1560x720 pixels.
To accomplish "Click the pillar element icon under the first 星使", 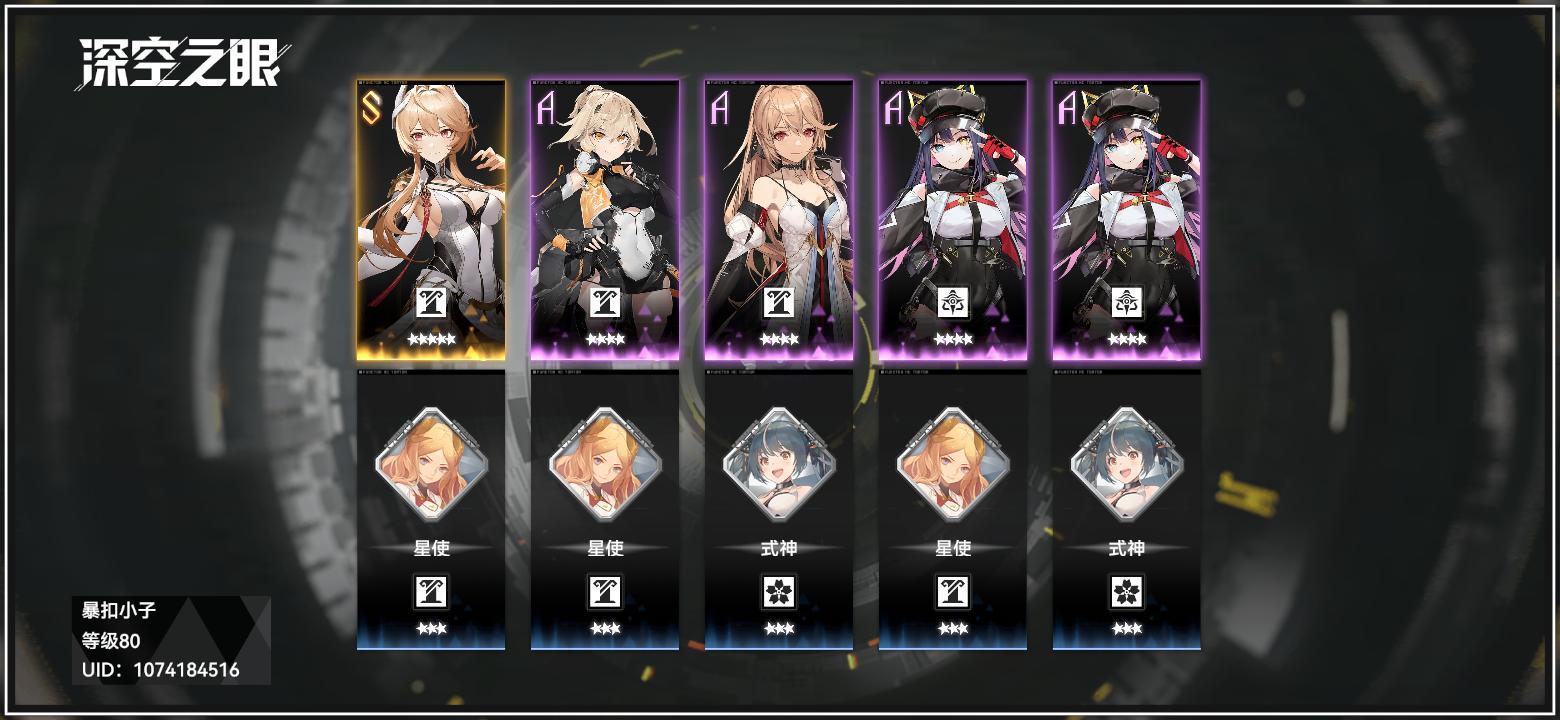I will coord(434,590).
